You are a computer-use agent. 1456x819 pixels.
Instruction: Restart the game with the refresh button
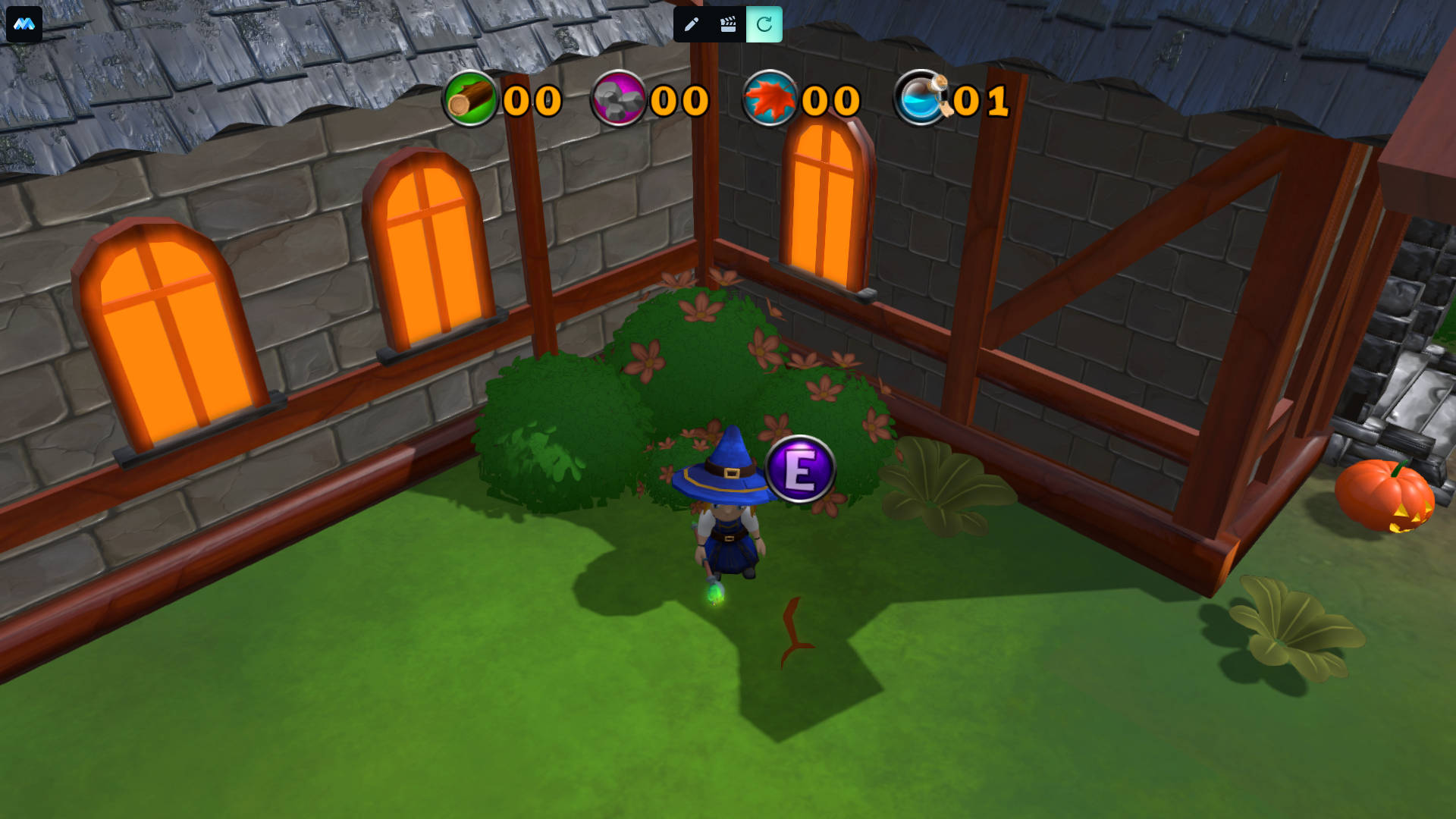[764, 24]
